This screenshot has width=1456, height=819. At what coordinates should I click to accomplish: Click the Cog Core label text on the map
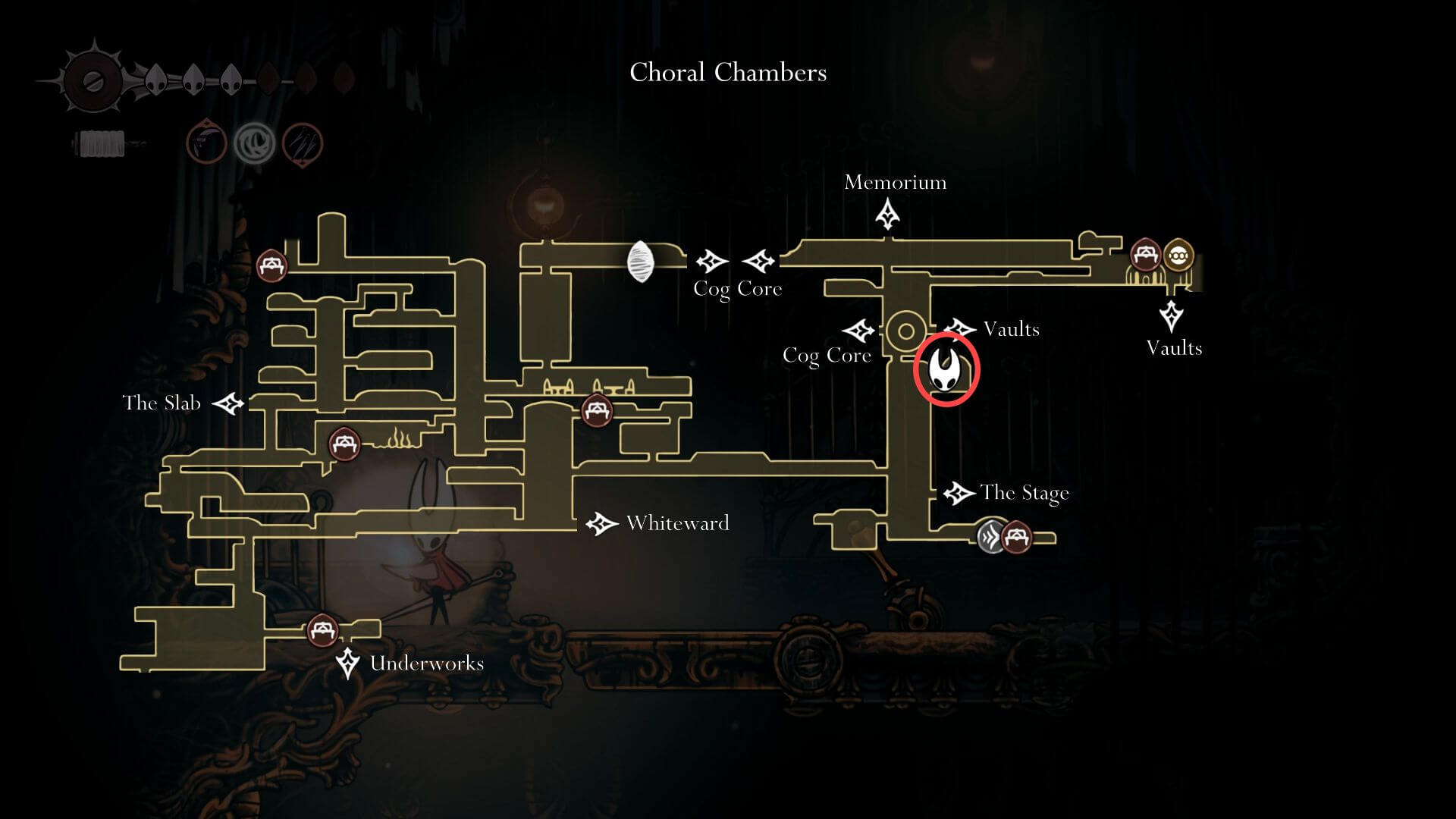(736, 288)
